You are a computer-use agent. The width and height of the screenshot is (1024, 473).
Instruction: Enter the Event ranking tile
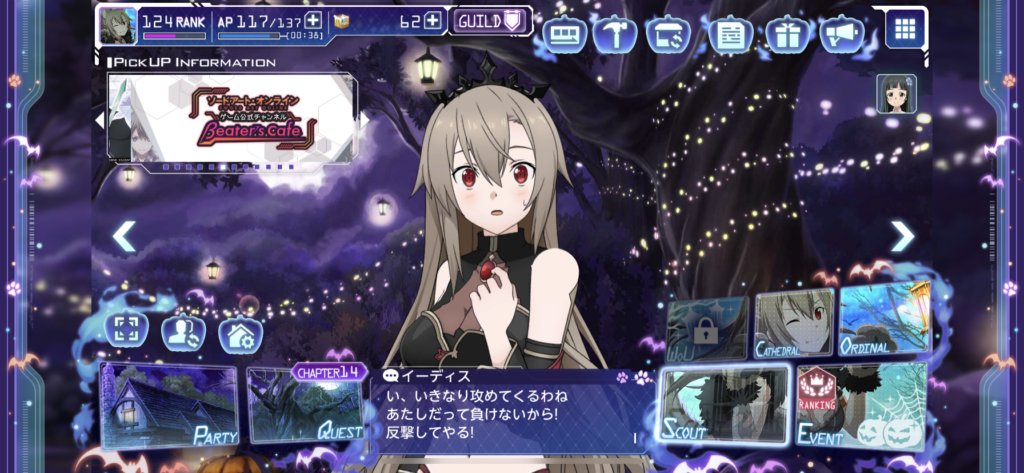(x=860, y=405)
